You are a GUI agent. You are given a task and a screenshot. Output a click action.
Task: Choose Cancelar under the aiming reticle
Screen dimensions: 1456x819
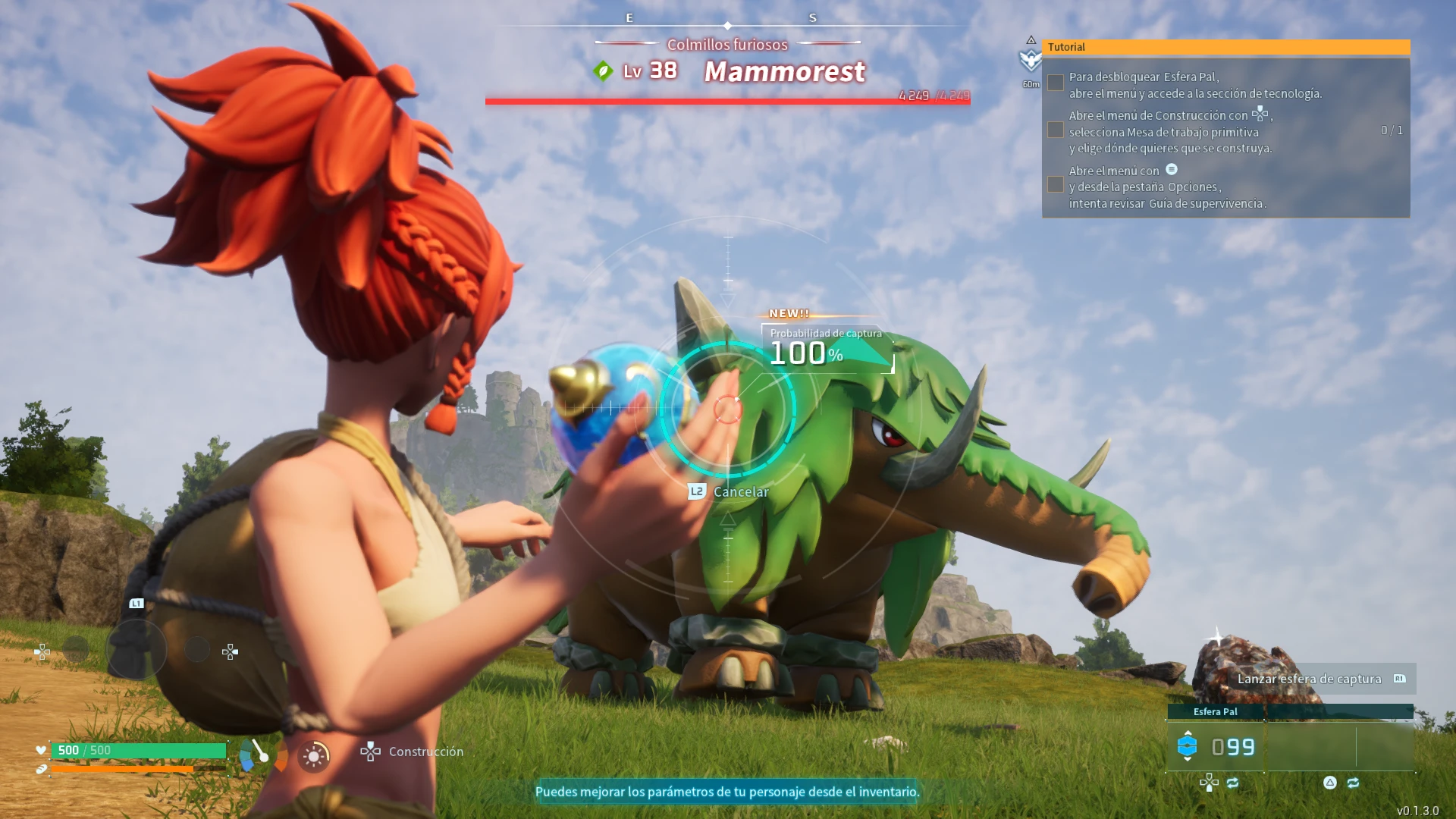(x=740, y=491)
